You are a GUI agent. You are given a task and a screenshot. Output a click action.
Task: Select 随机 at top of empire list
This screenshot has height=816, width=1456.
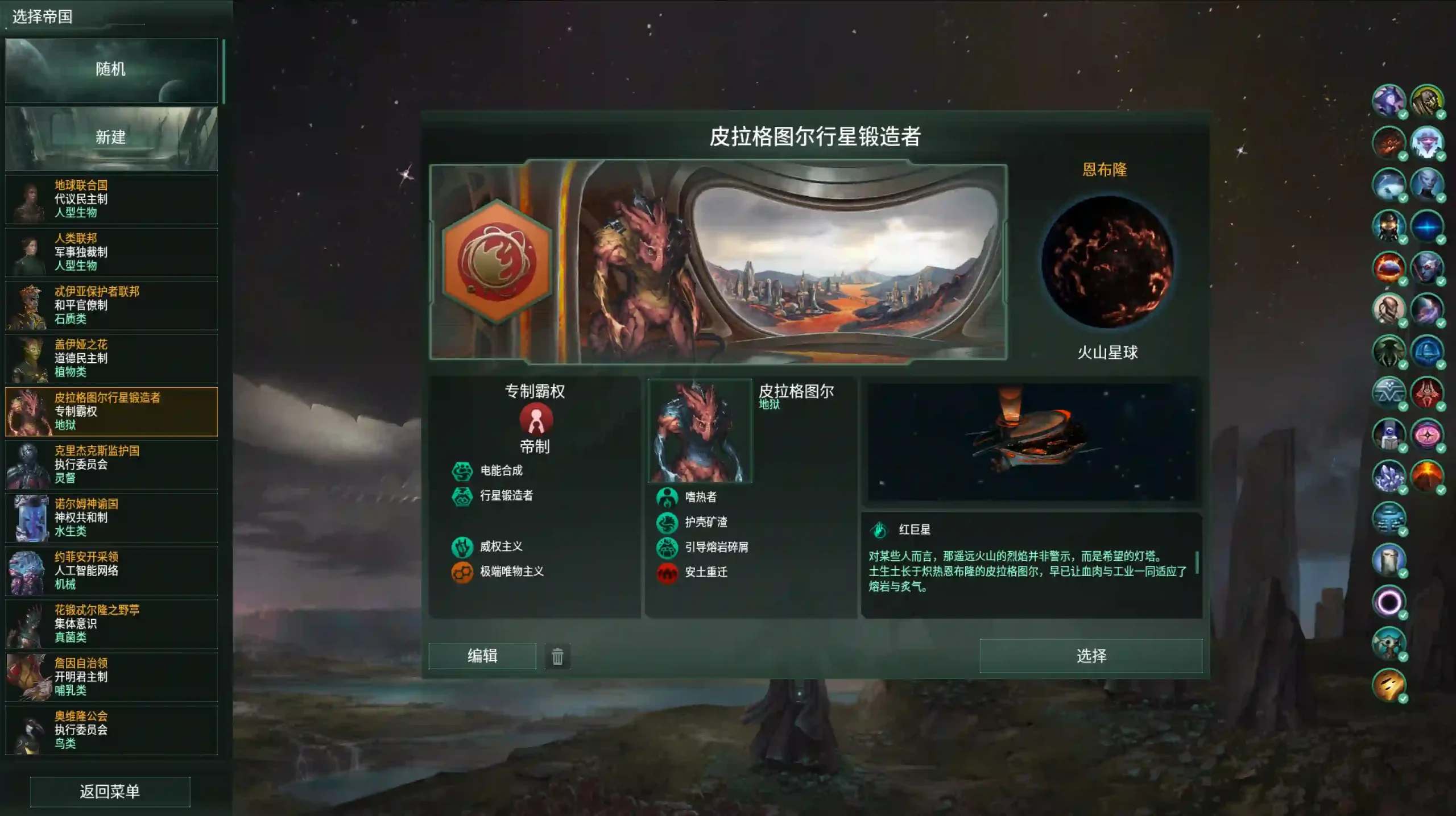point(111,69)
